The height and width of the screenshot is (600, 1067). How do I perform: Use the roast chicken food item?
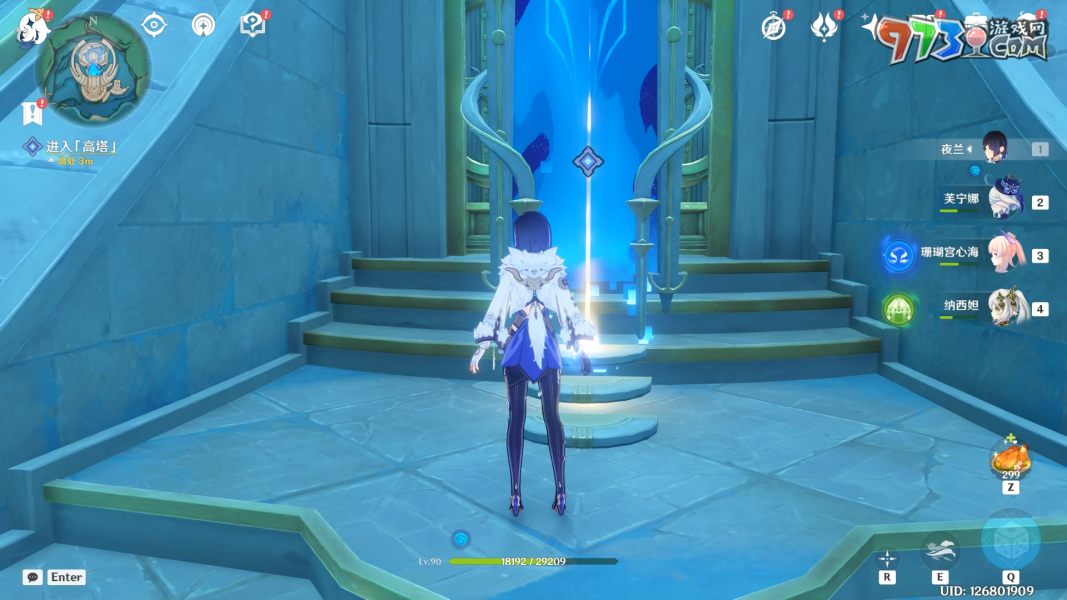pos(1010,460)
